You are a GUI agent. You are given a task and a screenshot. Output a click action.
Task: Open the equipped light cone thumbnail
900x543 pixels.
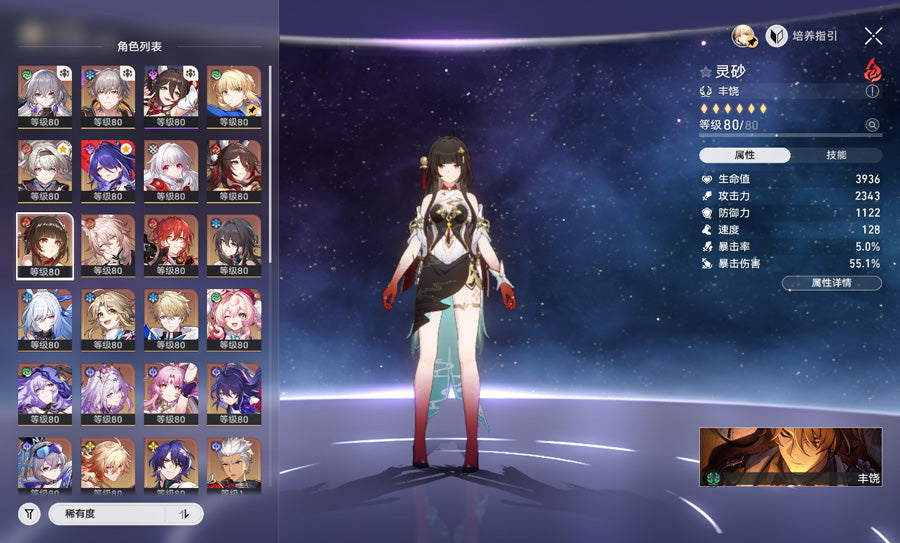790,457
